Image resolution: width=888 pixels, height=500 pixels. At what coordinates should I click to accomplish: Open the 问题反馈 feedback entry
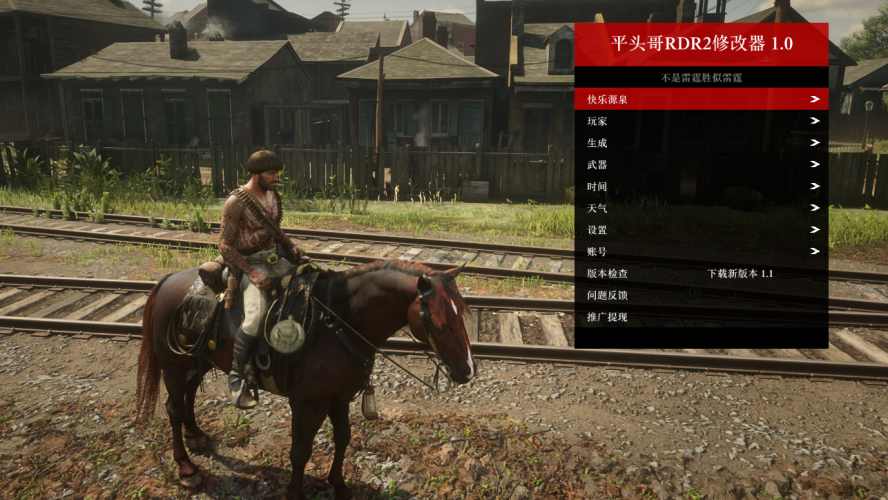700,295
